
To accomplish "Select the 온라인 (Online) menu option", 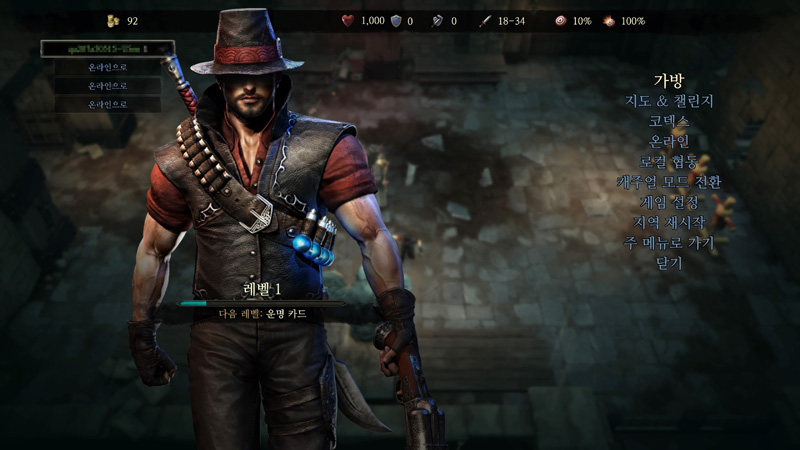I will pos(668,141).
